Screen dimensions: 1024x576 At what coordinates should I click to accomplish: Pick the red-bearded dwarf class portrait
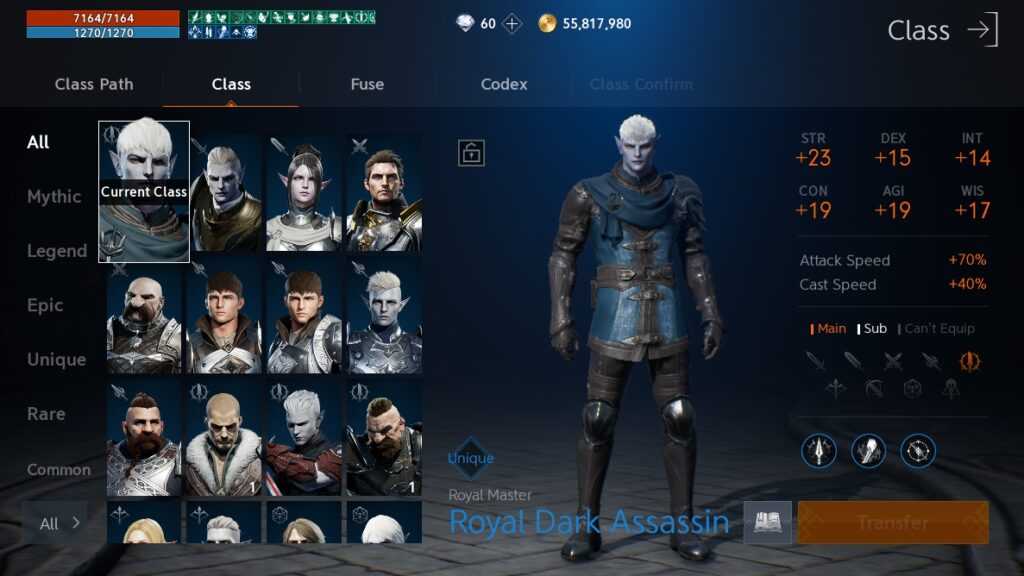coord(144,439)
